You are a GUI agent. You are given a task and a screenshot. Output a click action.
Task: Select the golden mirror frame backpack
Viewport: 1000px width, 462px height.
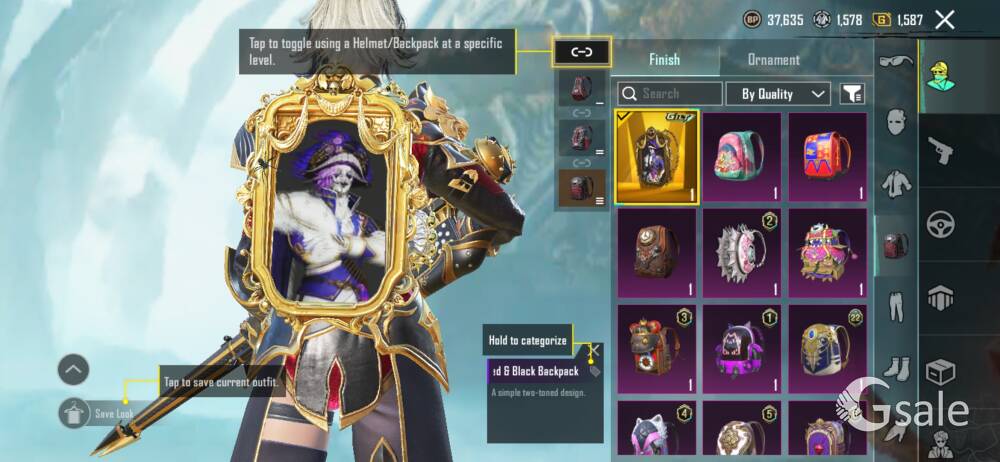click(x=656, y=156)
